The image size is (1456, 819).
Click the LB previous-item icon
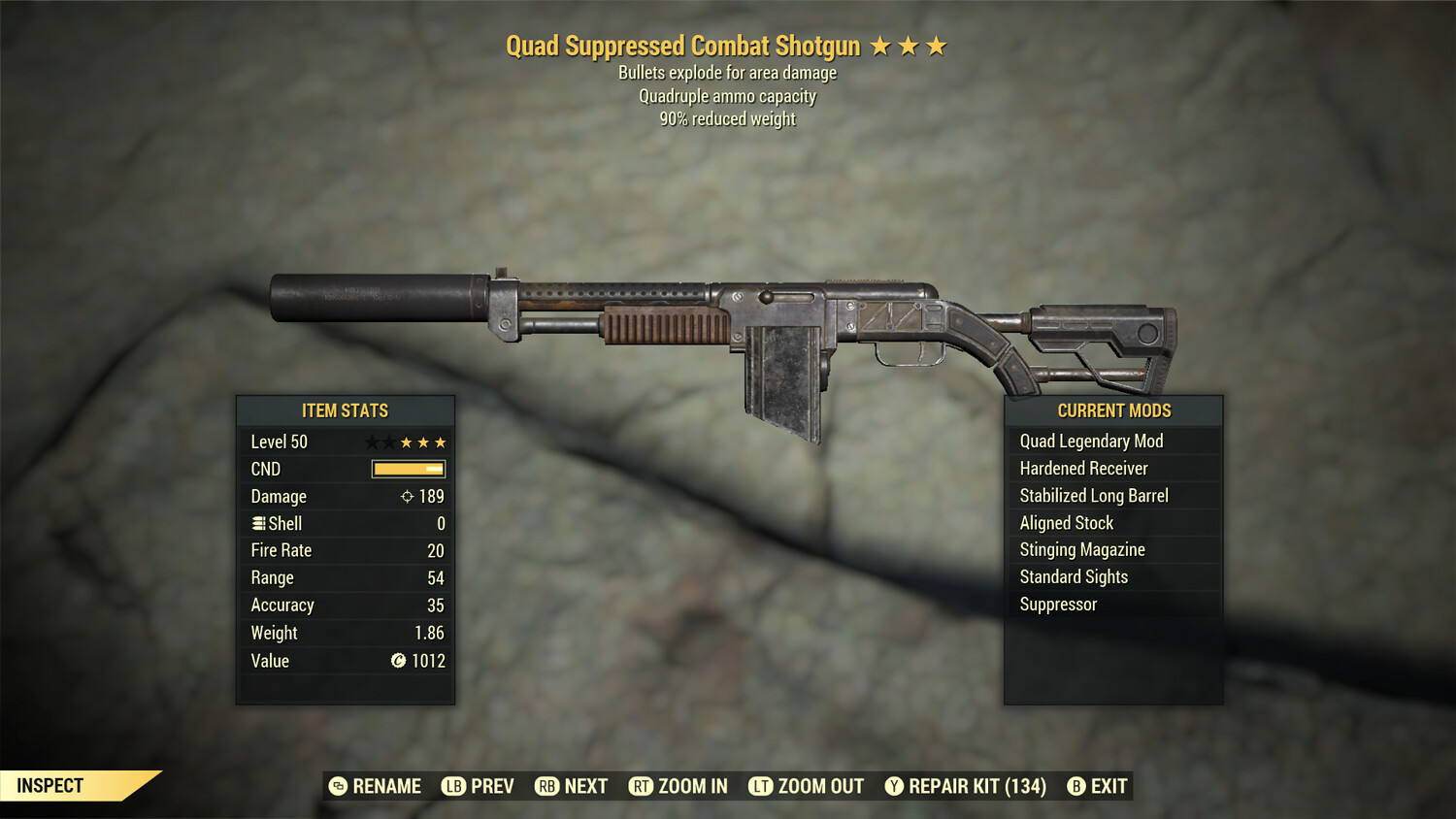[x=452, y=786]
